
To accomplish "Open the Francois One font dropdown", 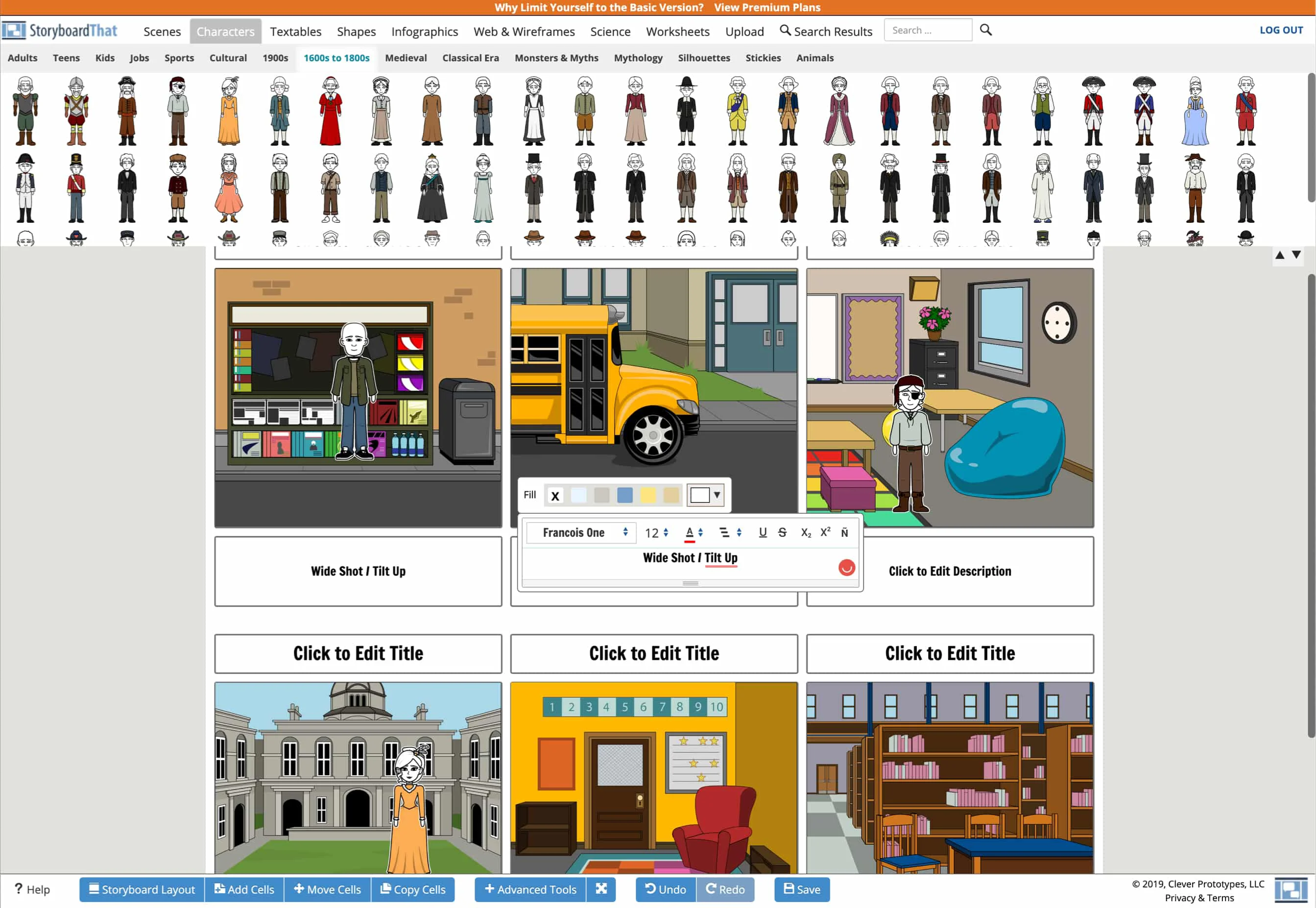I will tap(581, 532).
